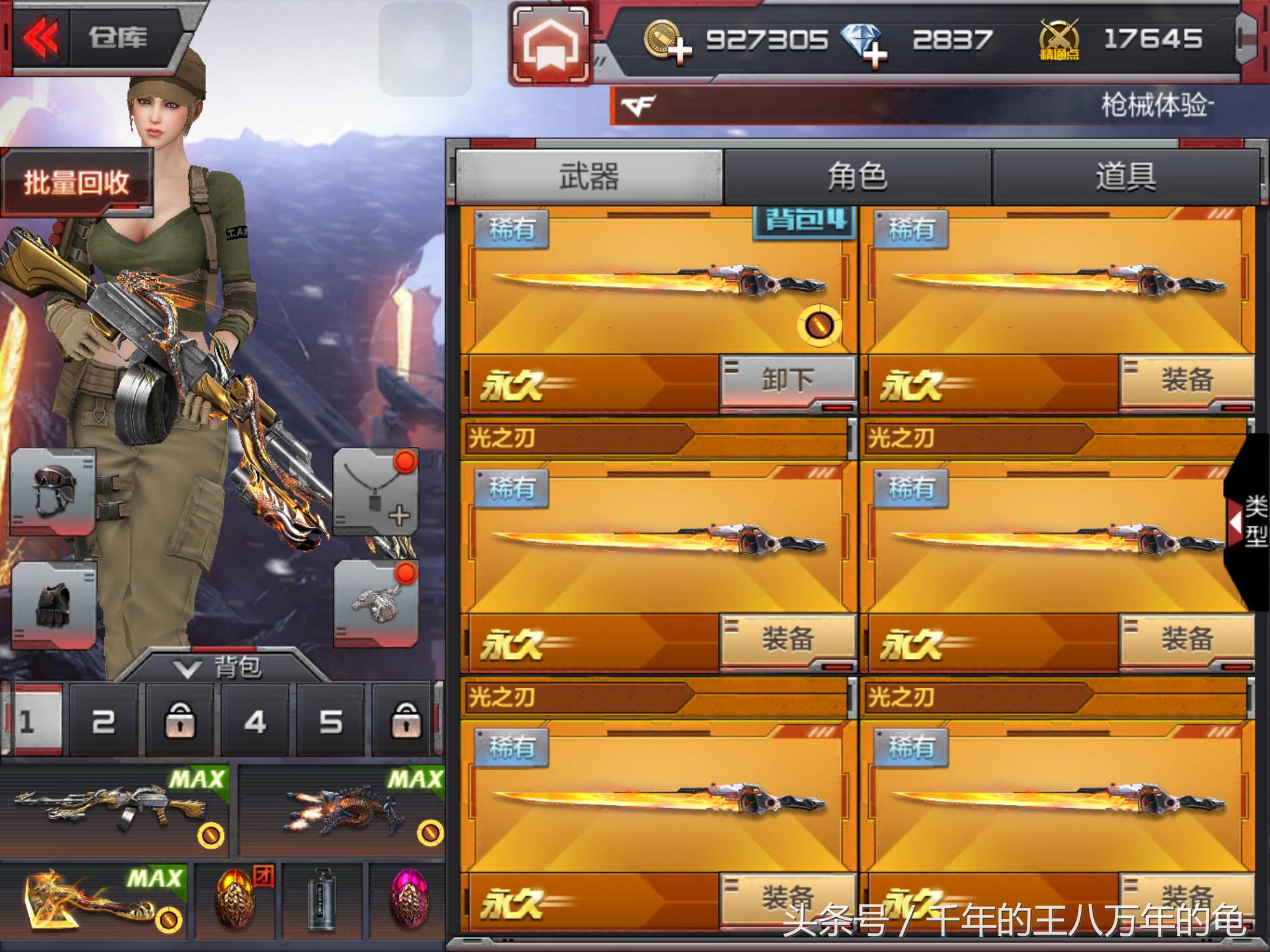The image size is (1270, 952).
Task: Click the home icon beside the currency bar
Action: coord(551,40)
